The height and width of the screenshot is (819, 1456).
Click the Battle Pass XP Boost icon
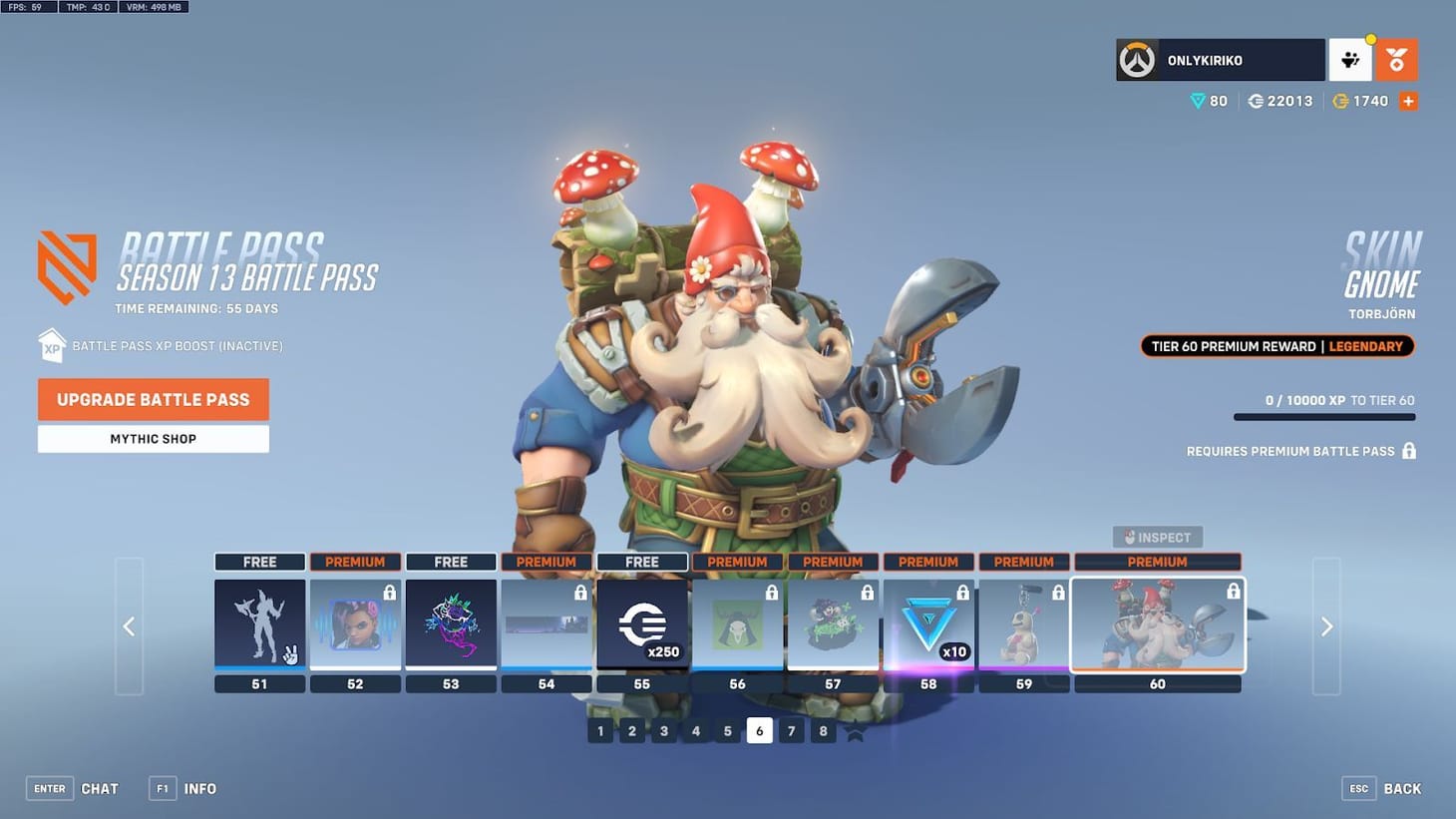point(52,345)
